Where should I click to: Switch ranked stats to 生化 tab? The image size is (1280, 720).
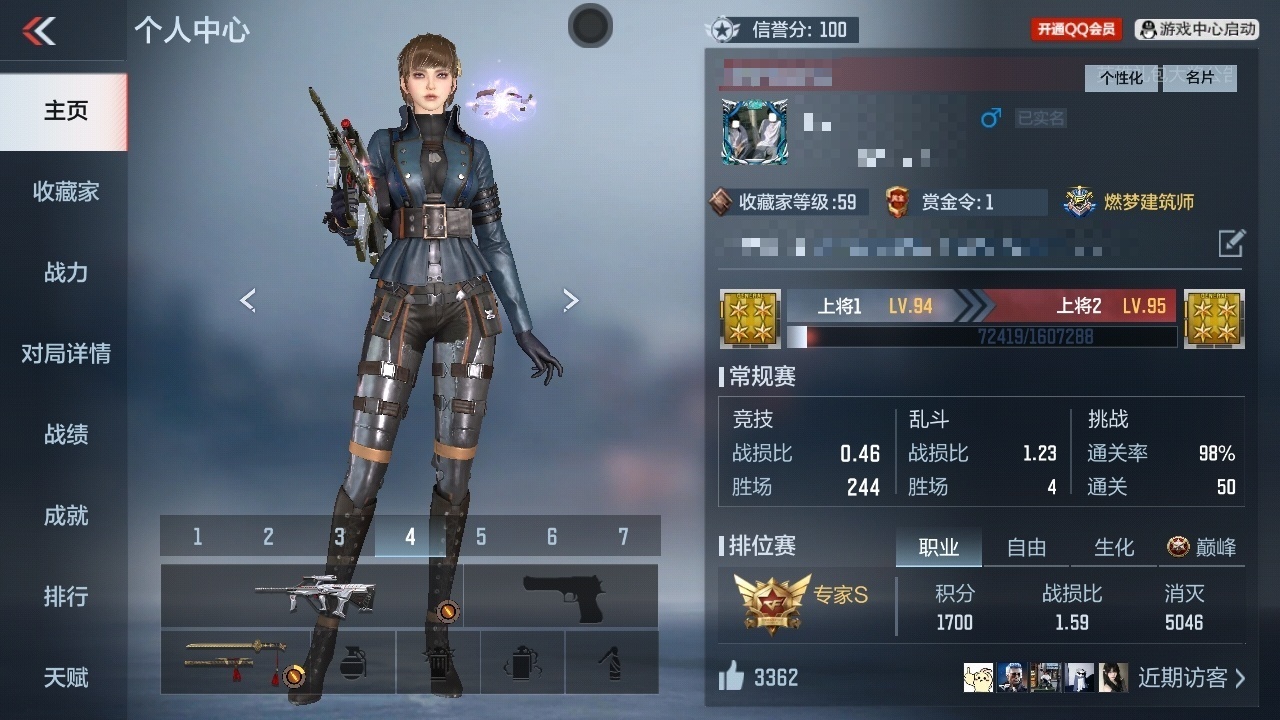[x=1114, y=547]
